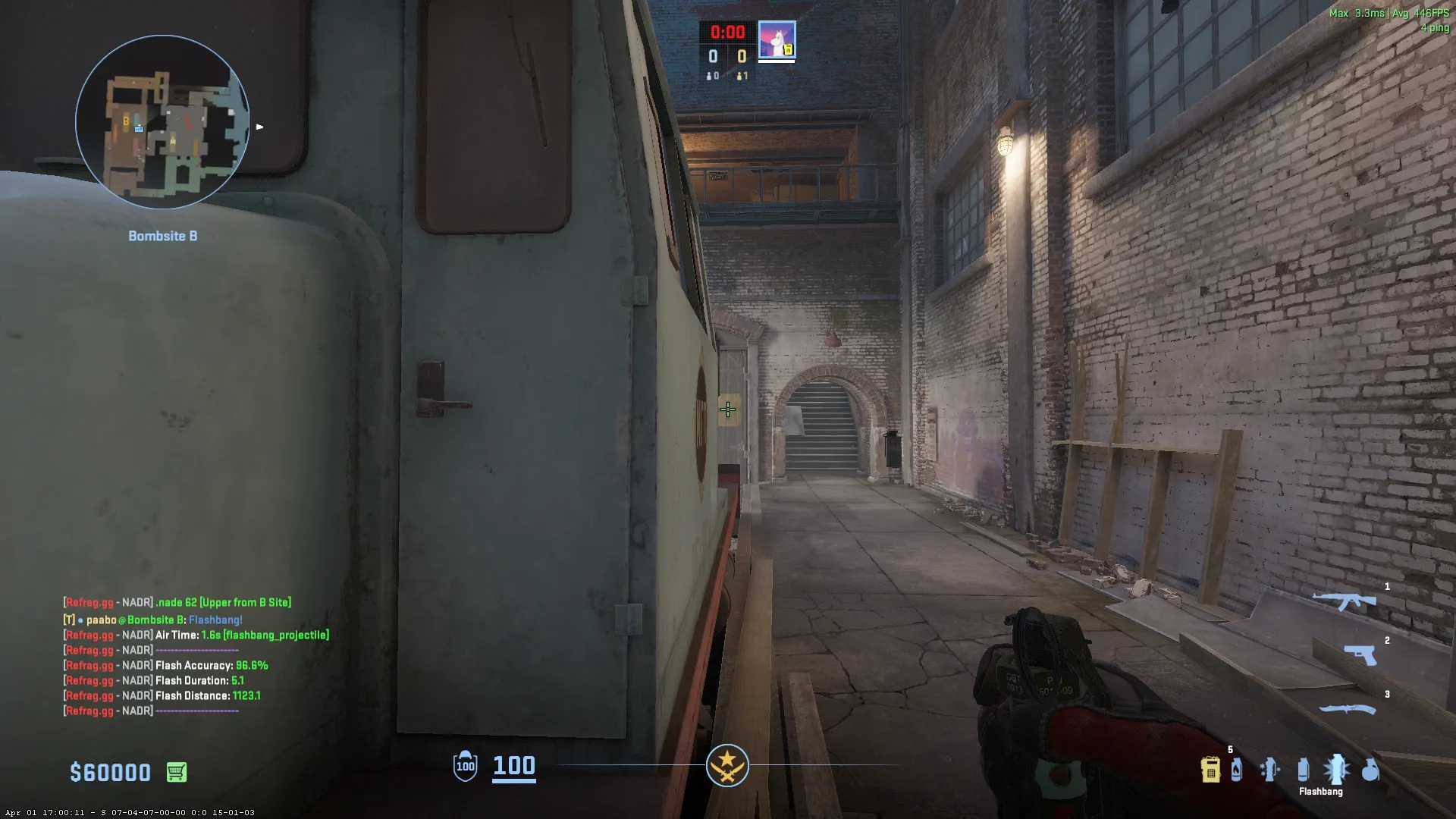Image resolution: width=1456 pixels, height=819 pixels.
Task: Click the player avatar beside the scoreboard
Action: [777, 40]
